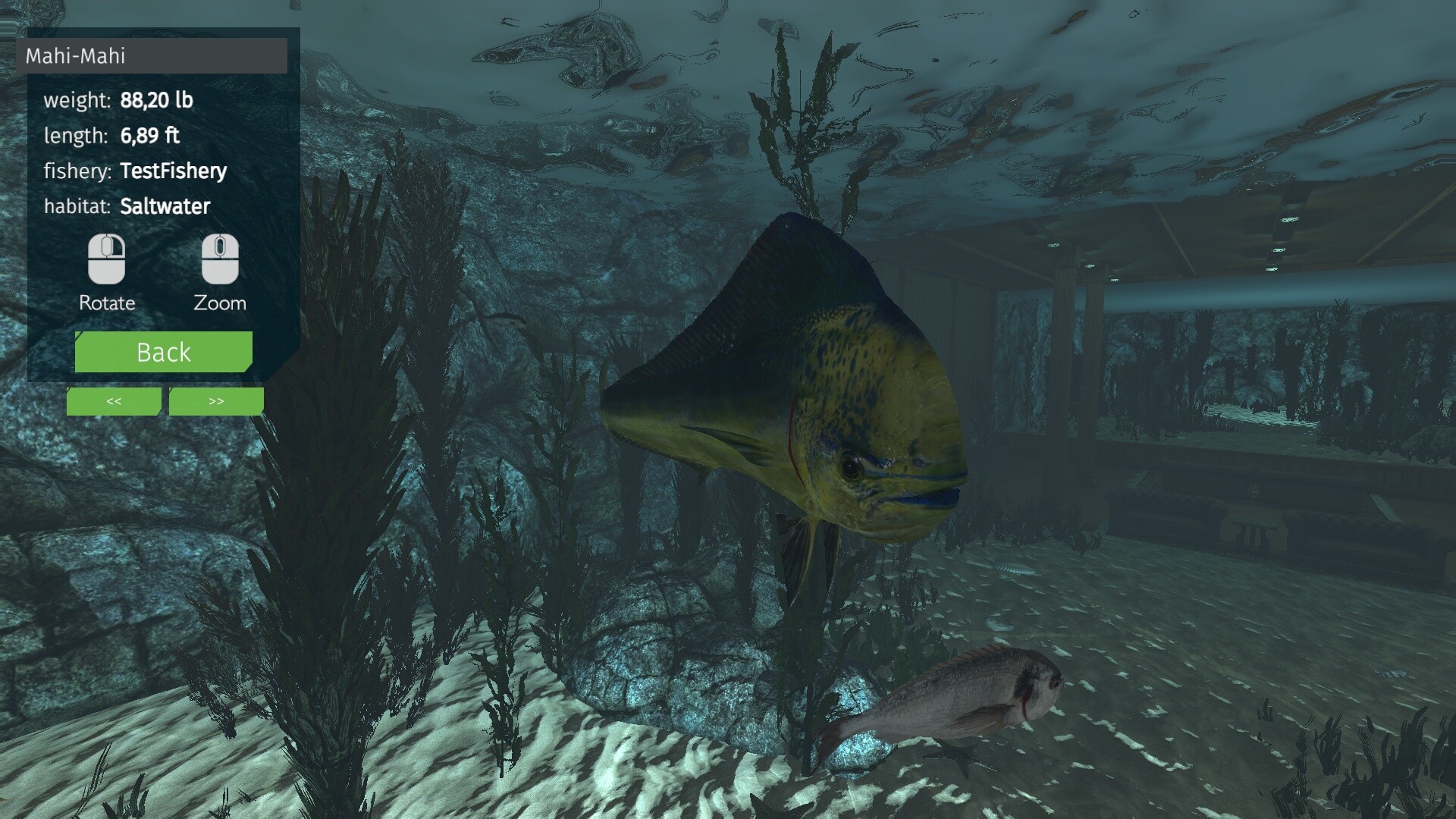This screenshot has width=1456, height=819.
Task: Click the length value 6,89 ft
Action: click(x=150, y=135)
